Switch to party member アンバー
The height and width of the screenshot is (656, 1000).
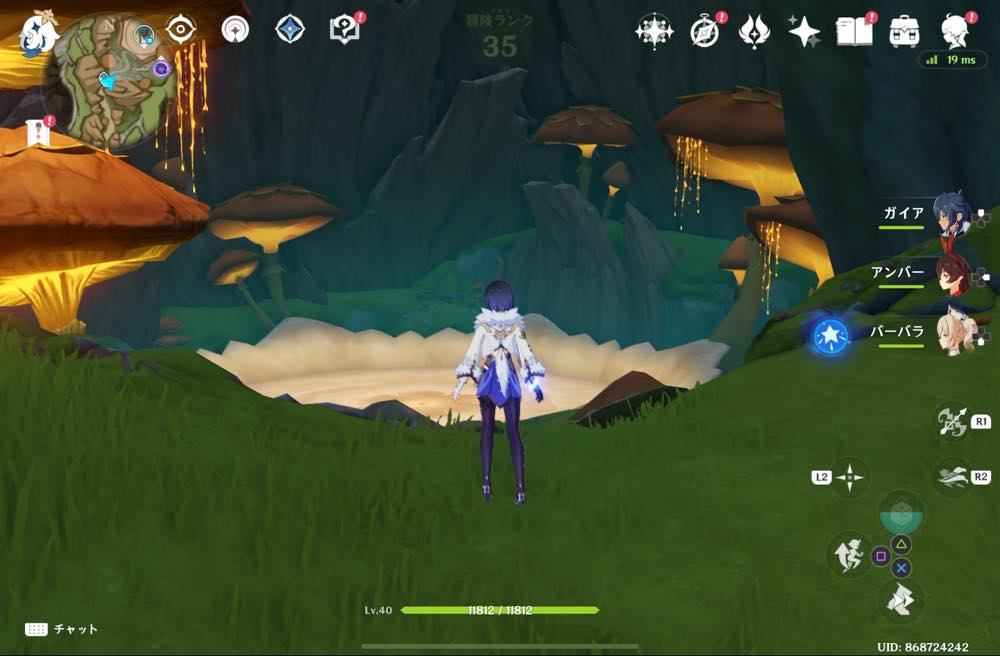point(950,274)
